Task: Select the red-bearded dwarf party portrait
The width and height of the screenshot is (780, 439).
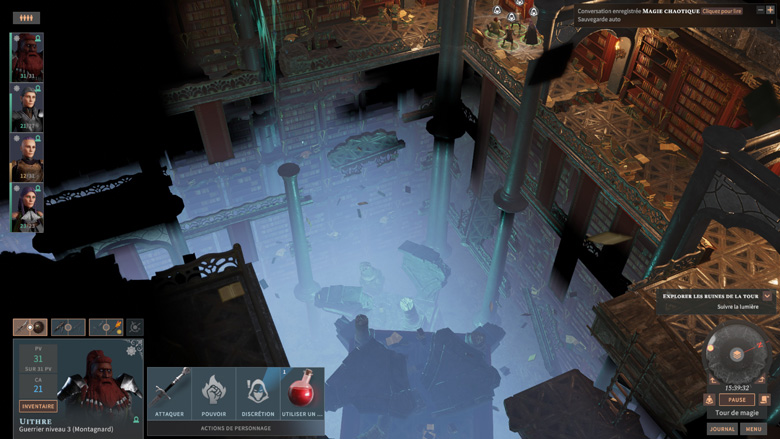Action: click(27, 58)
